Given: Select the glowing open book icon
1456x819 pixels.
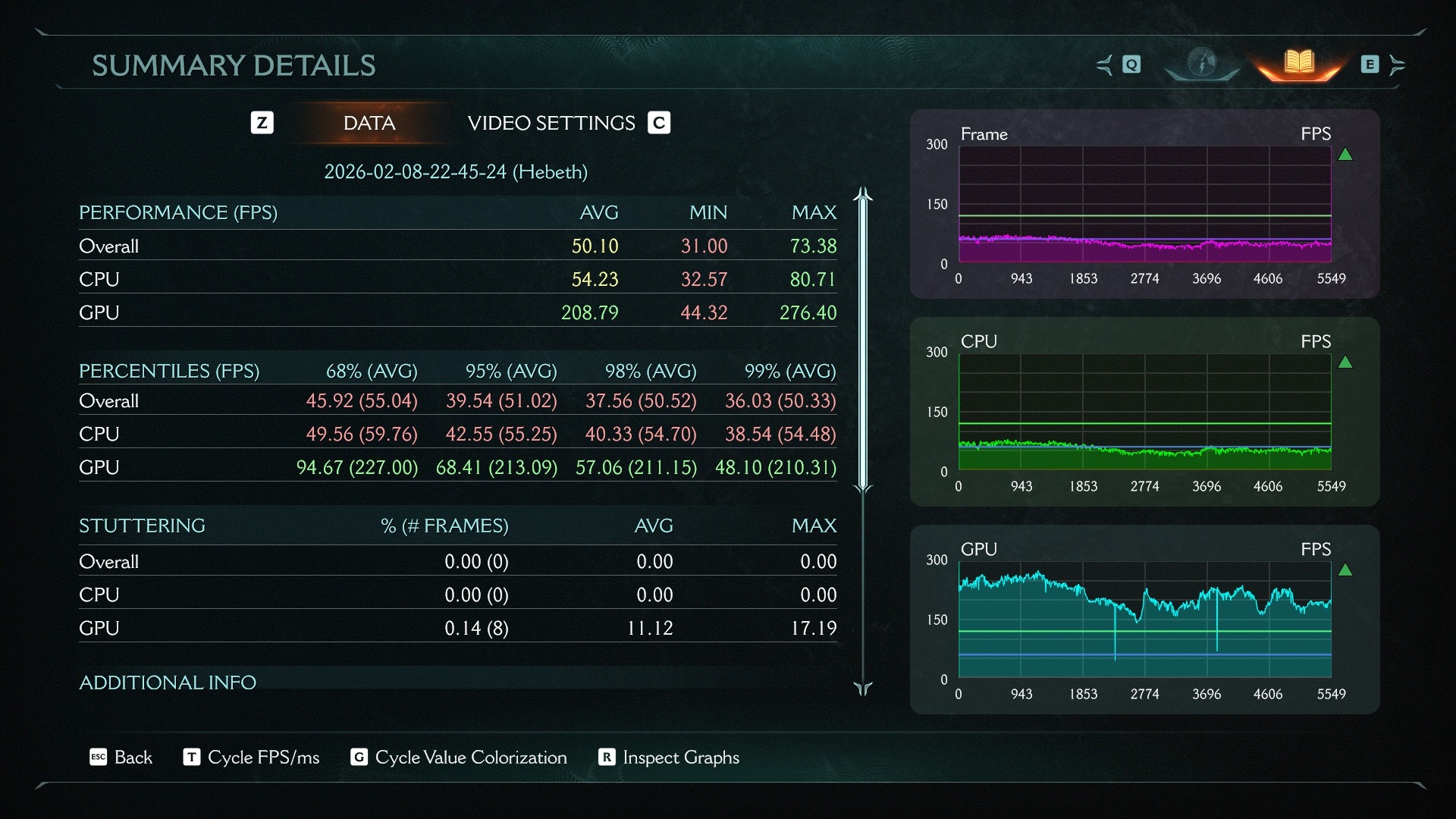Looking at the screenshot, I should point(1299,63).
